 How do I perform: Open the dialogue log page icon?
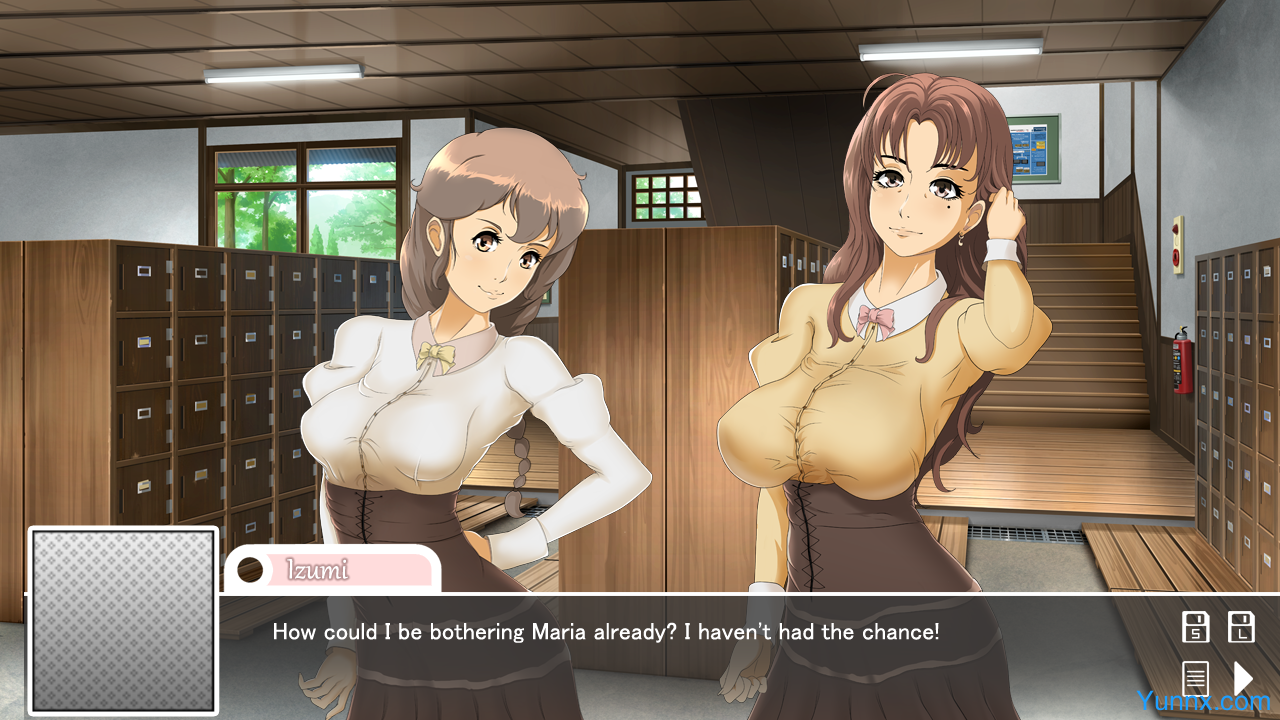[x=1195, y=678]
